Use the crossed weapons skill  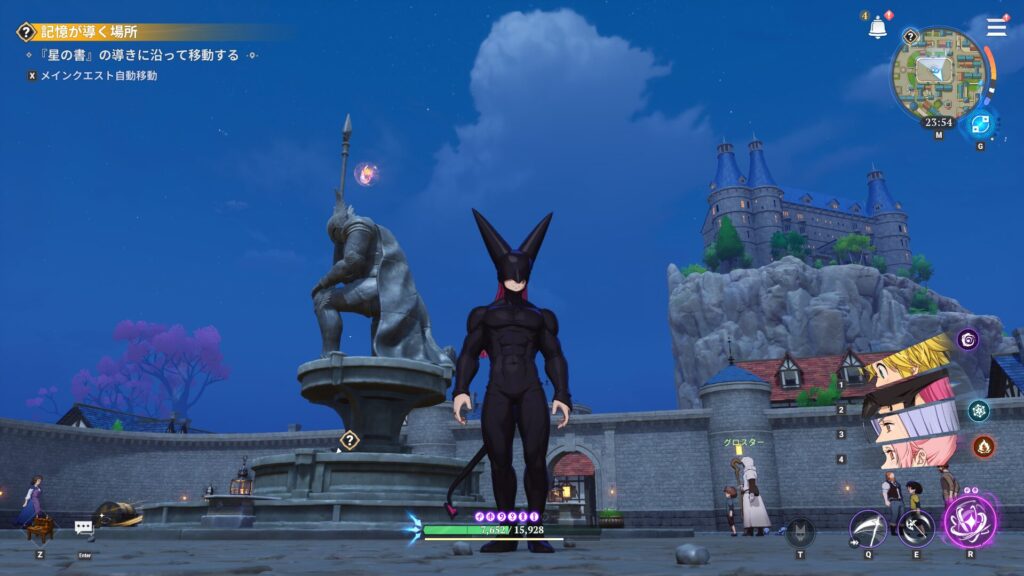coord(915,528)
